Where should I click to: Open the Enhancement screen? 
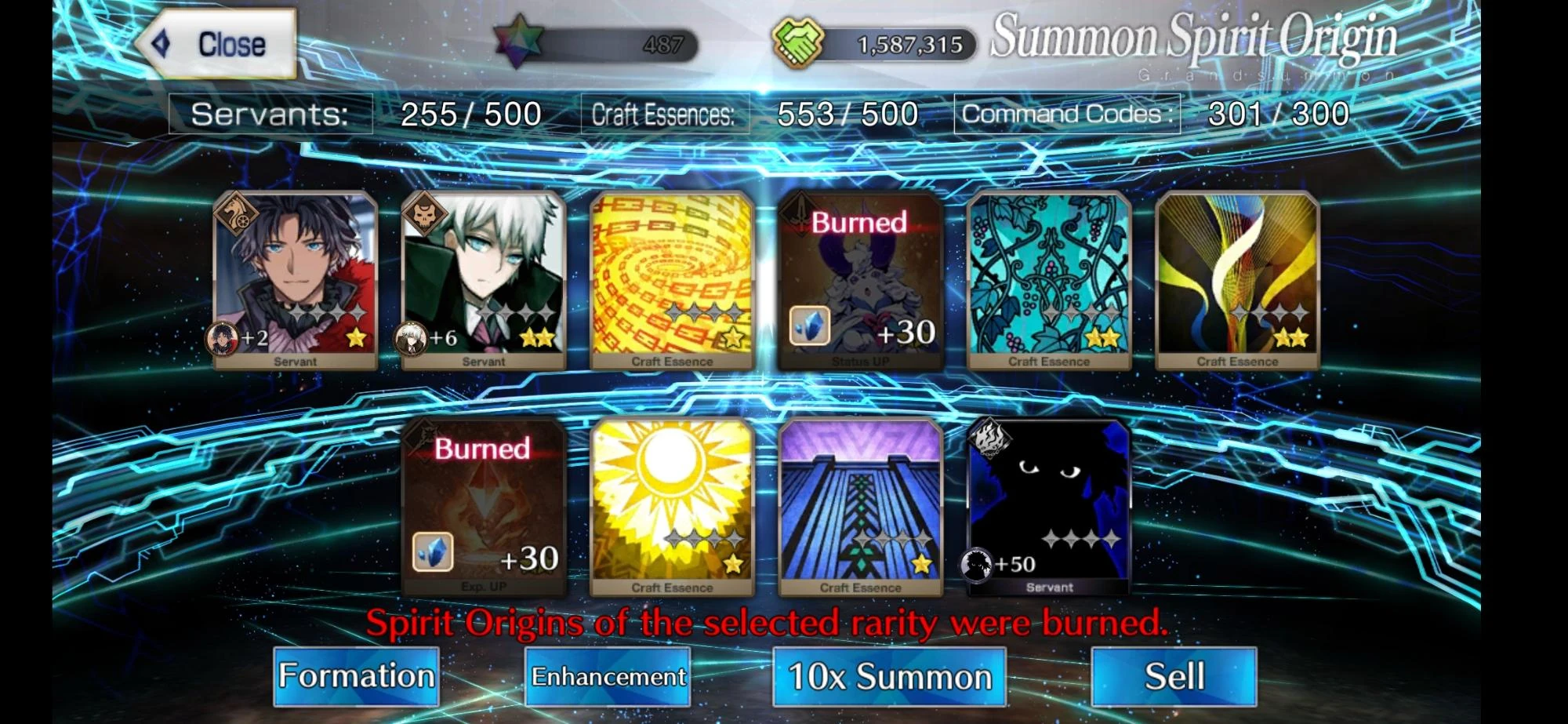(608, 675)
